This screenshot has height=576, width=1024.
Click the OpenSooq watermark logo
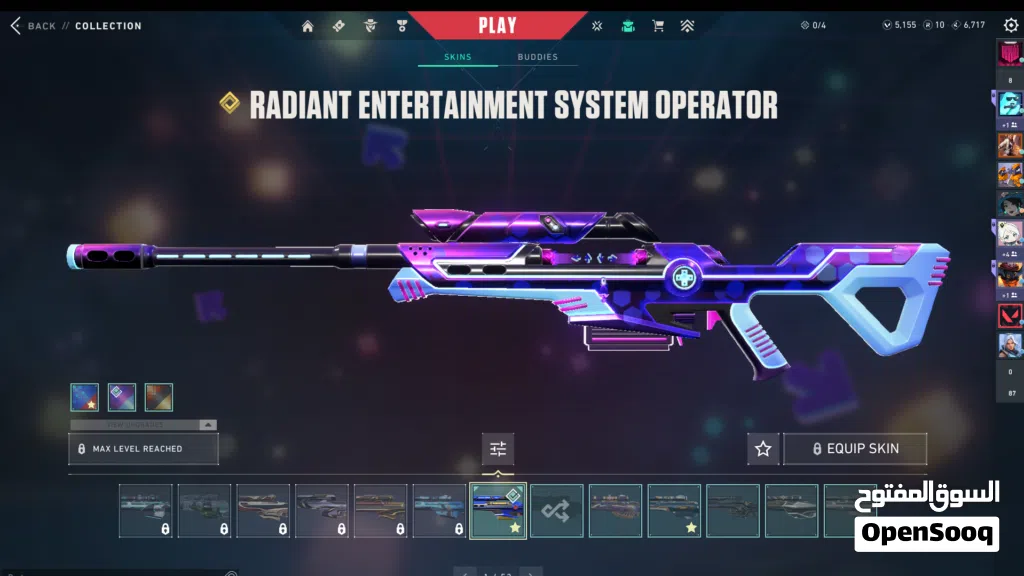(x=926, y=516)
